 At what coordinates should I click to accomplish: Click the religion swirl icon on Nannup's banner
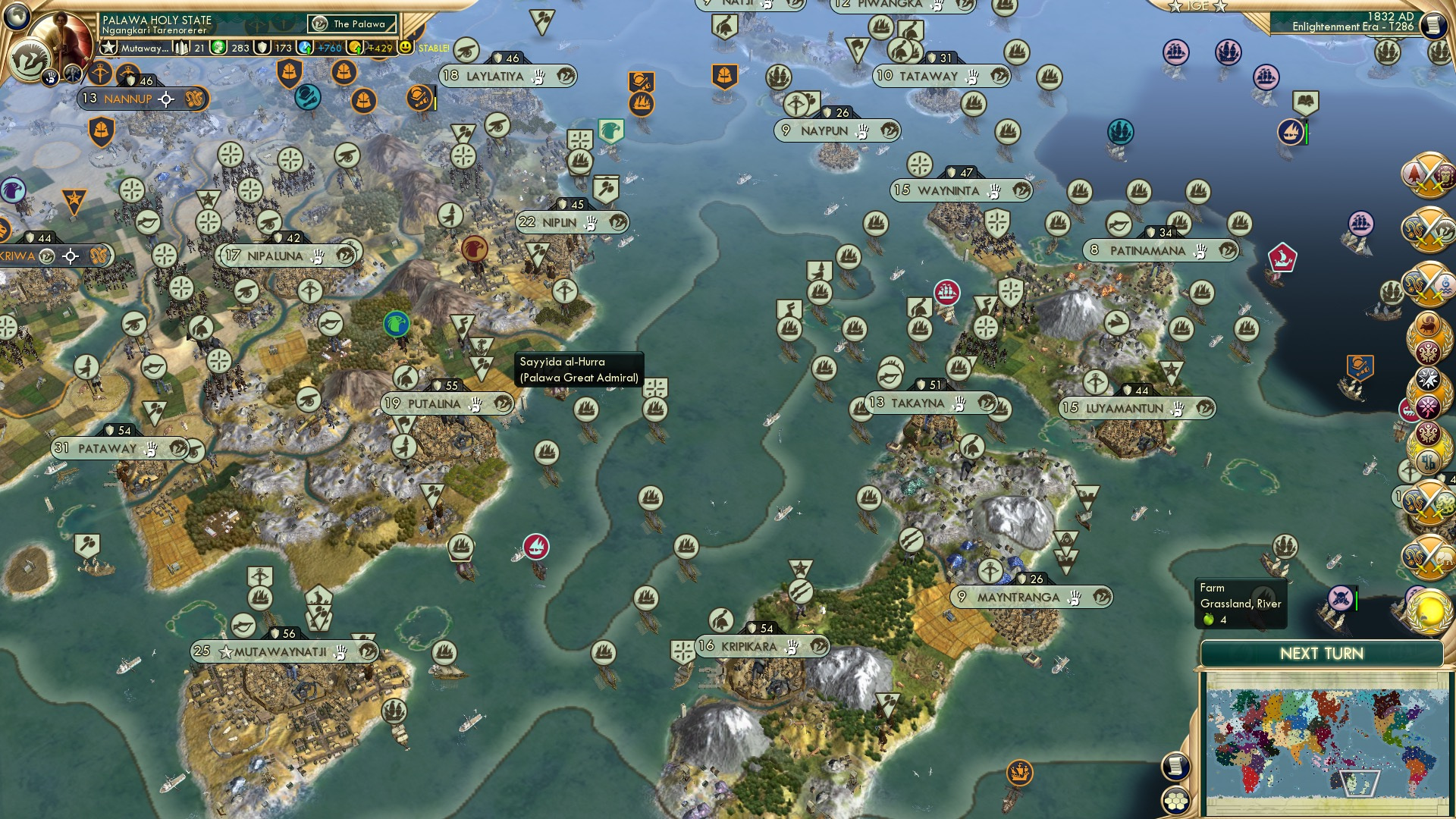pos(194,99)
